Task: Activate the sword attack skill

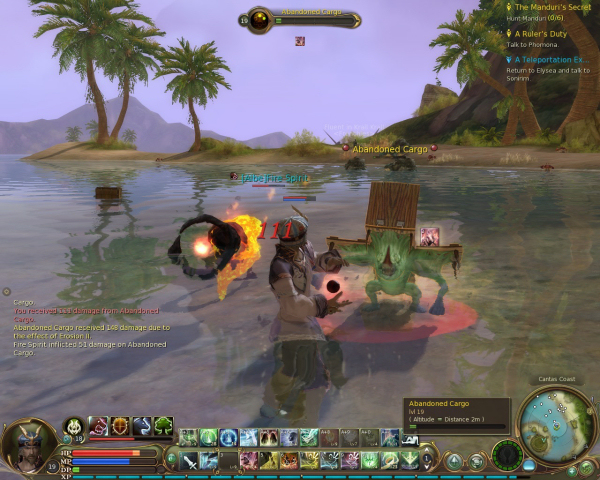Action: point(189,461)
